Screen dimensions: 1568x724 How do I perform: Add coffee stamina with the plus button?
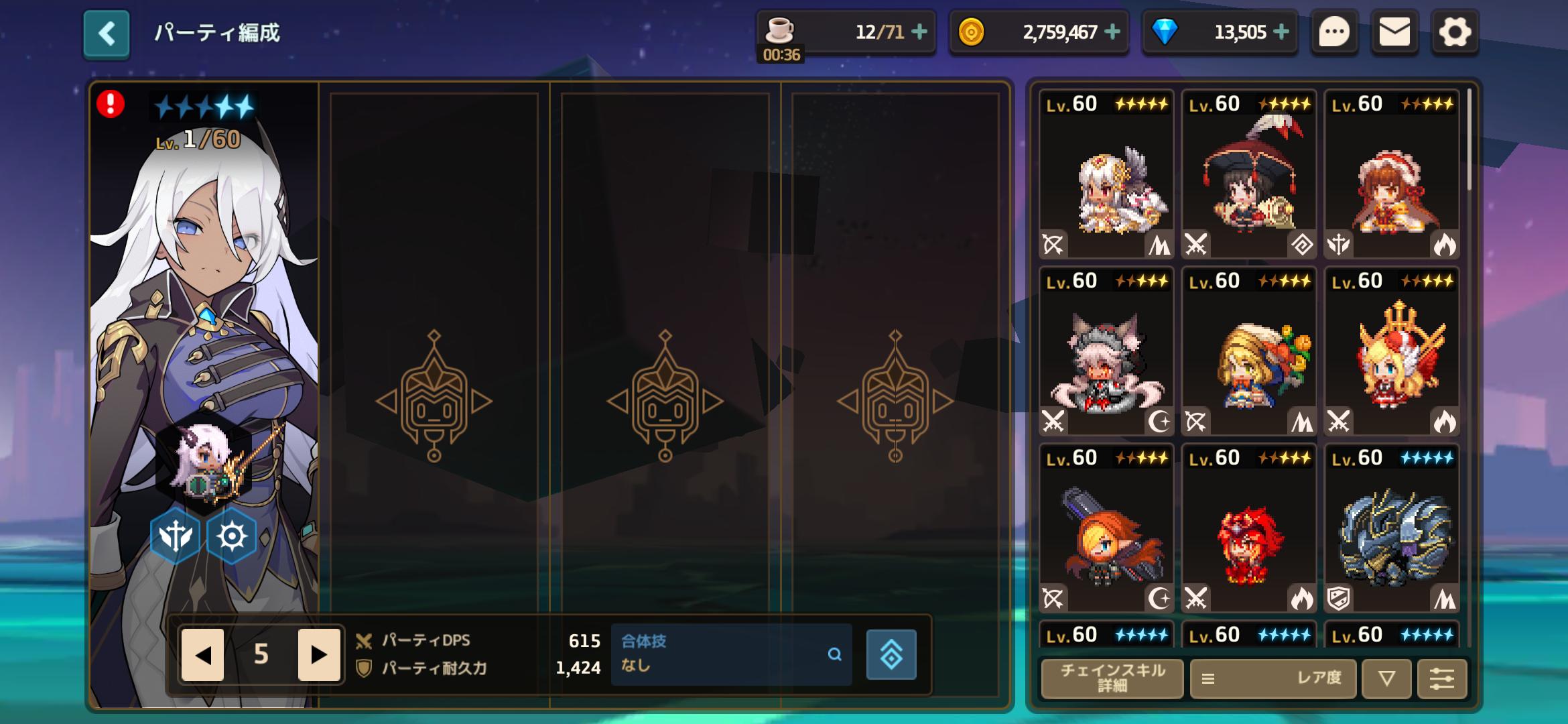(919, 32)
